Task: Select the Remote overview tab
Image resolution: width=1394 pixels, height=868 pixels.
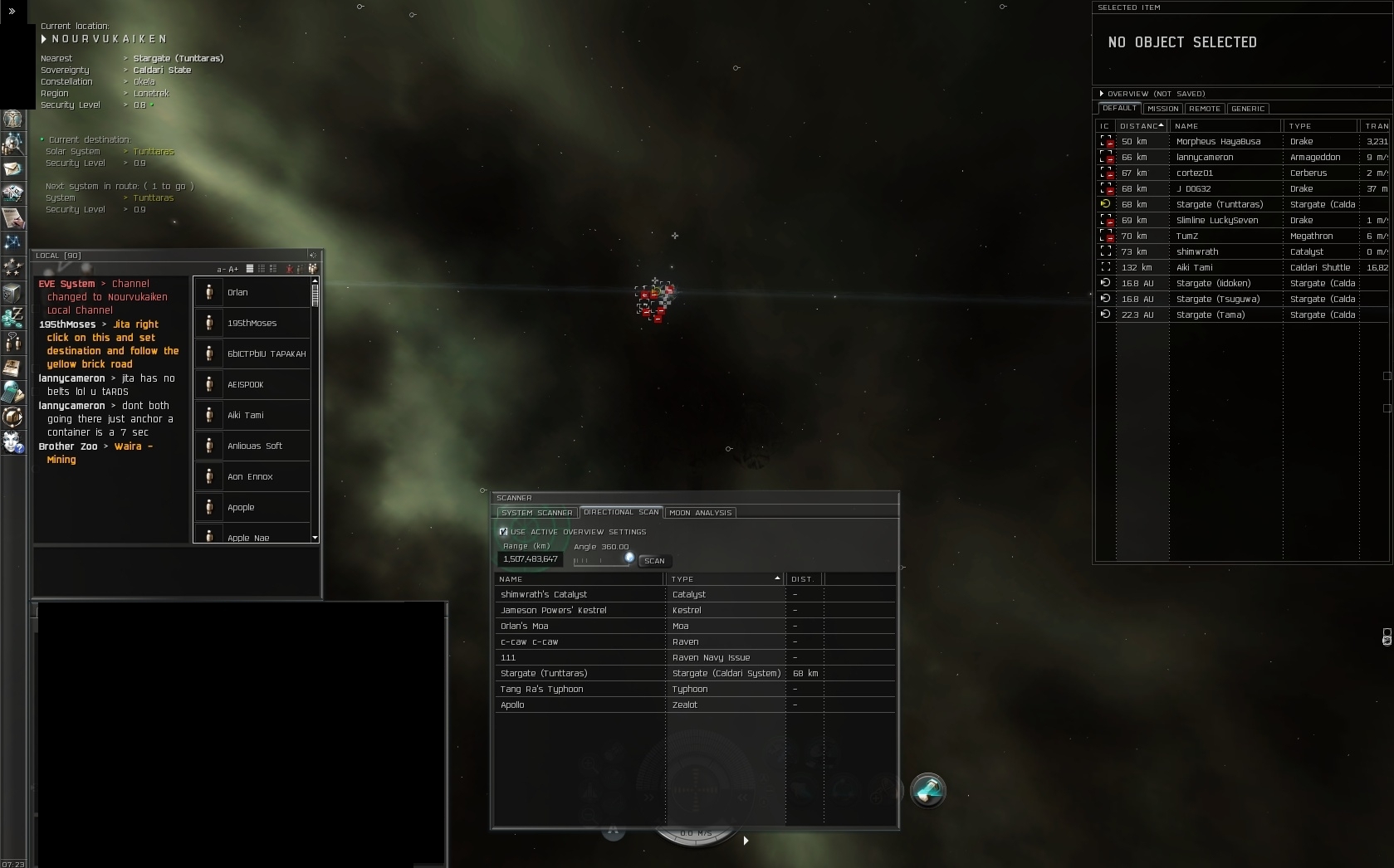Action: pyautogui.click(x=1204, y=109)
